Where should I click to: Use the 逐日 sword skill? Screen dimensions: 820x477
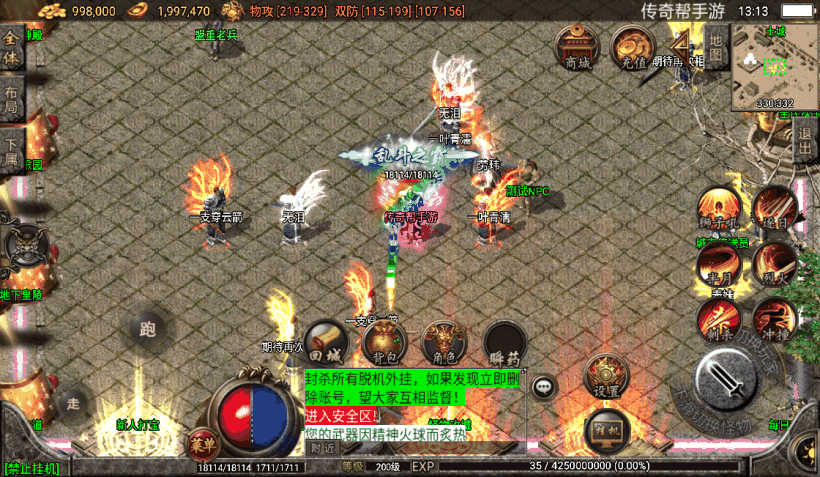coord(774,206)
